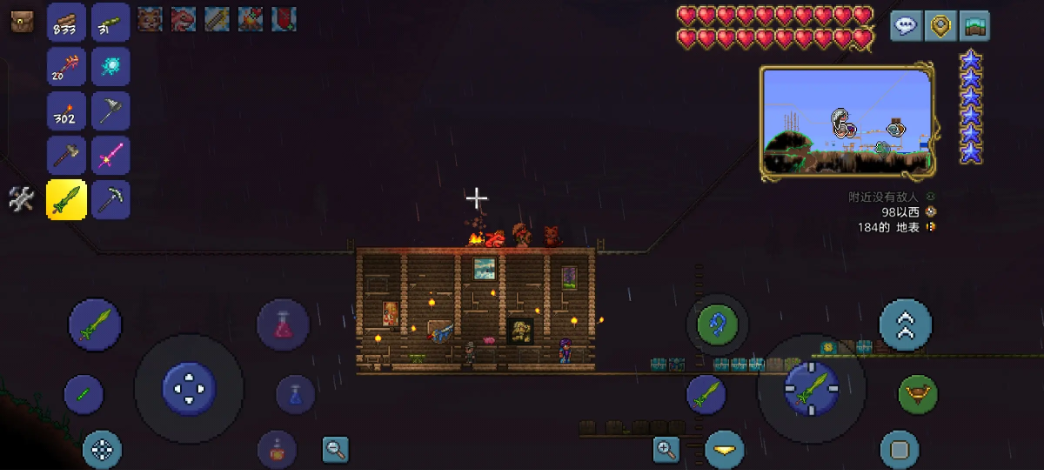Zoom out with the minus magnifier

click(x=335, y=449)
